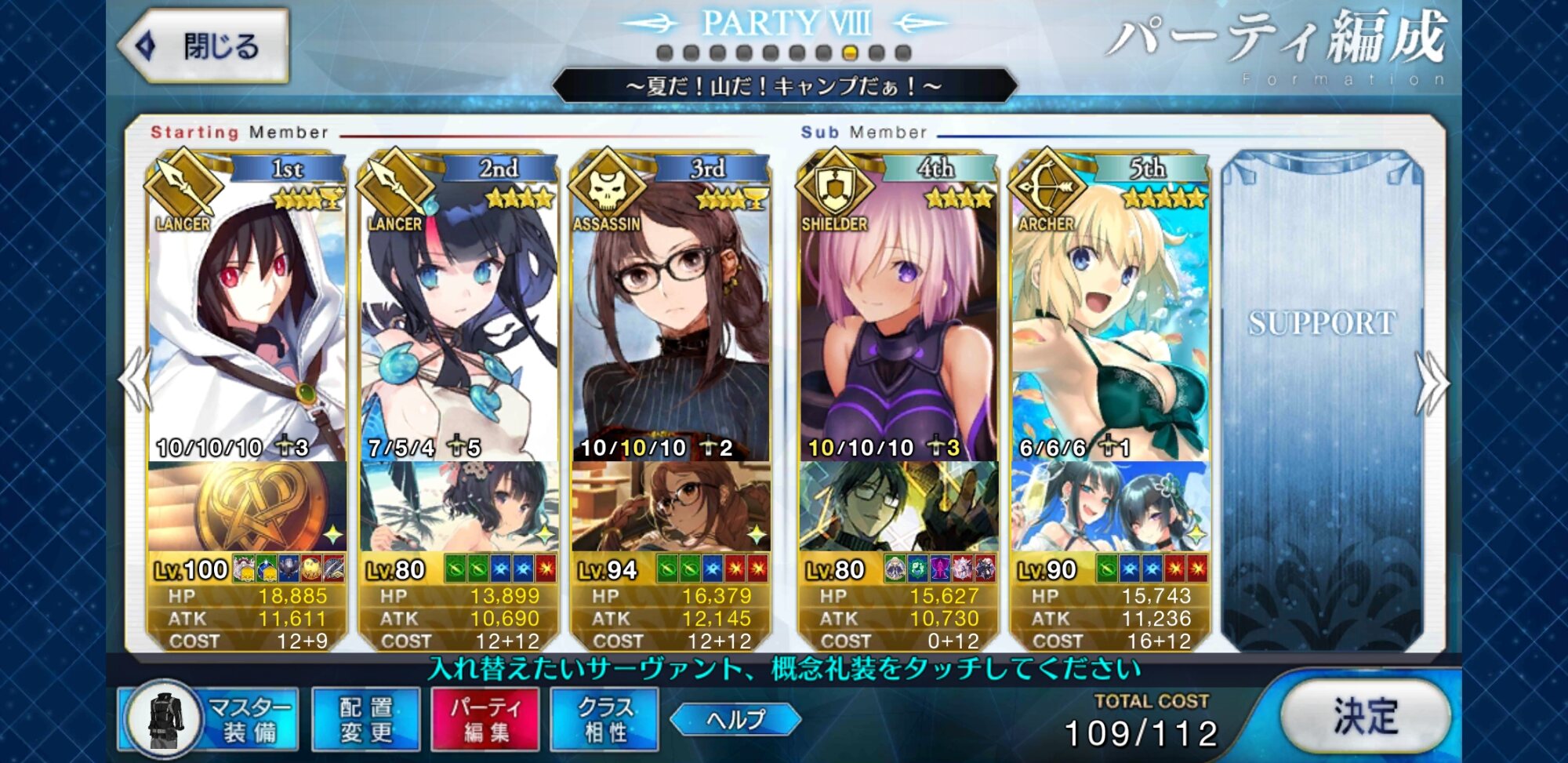Edit the party name banner
Viewport: 1568px width, 763px height.
click(784, 85)
